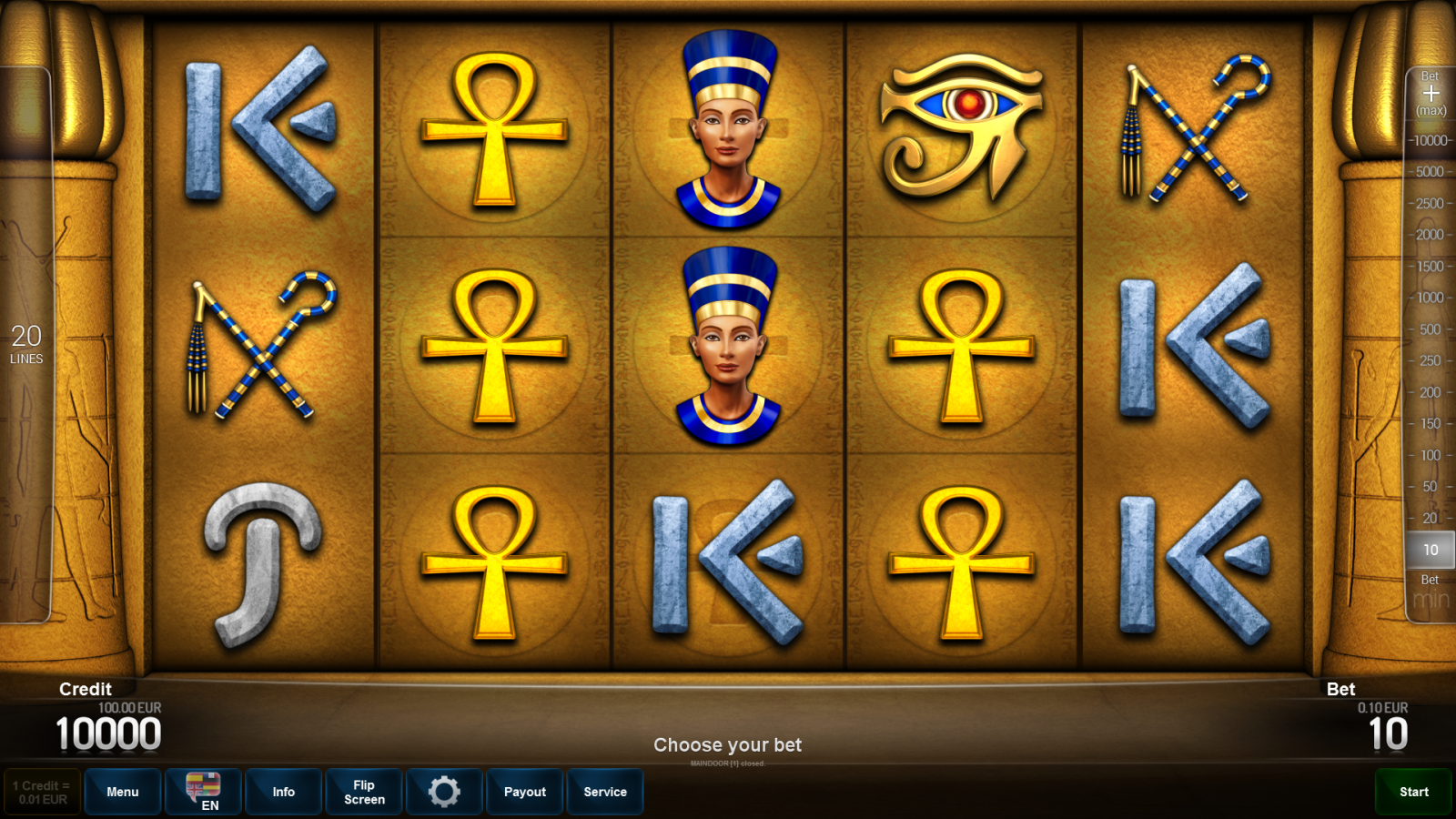Open the settings gear icon
1456x819 pixels.
444,792
